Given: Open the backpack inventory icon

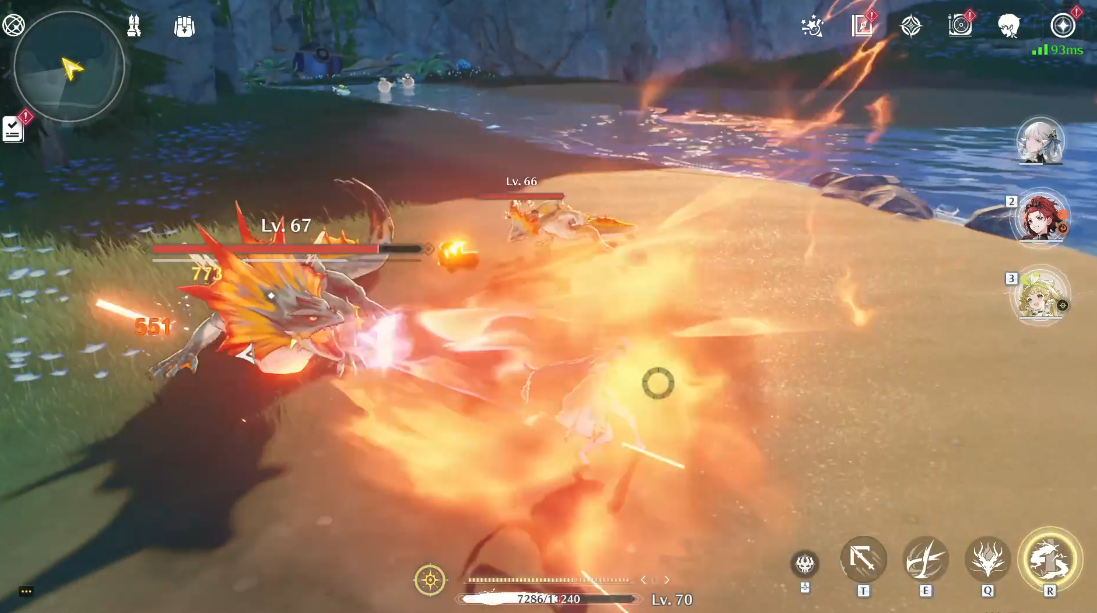Looking at the screenshot, I should point(184,27).
